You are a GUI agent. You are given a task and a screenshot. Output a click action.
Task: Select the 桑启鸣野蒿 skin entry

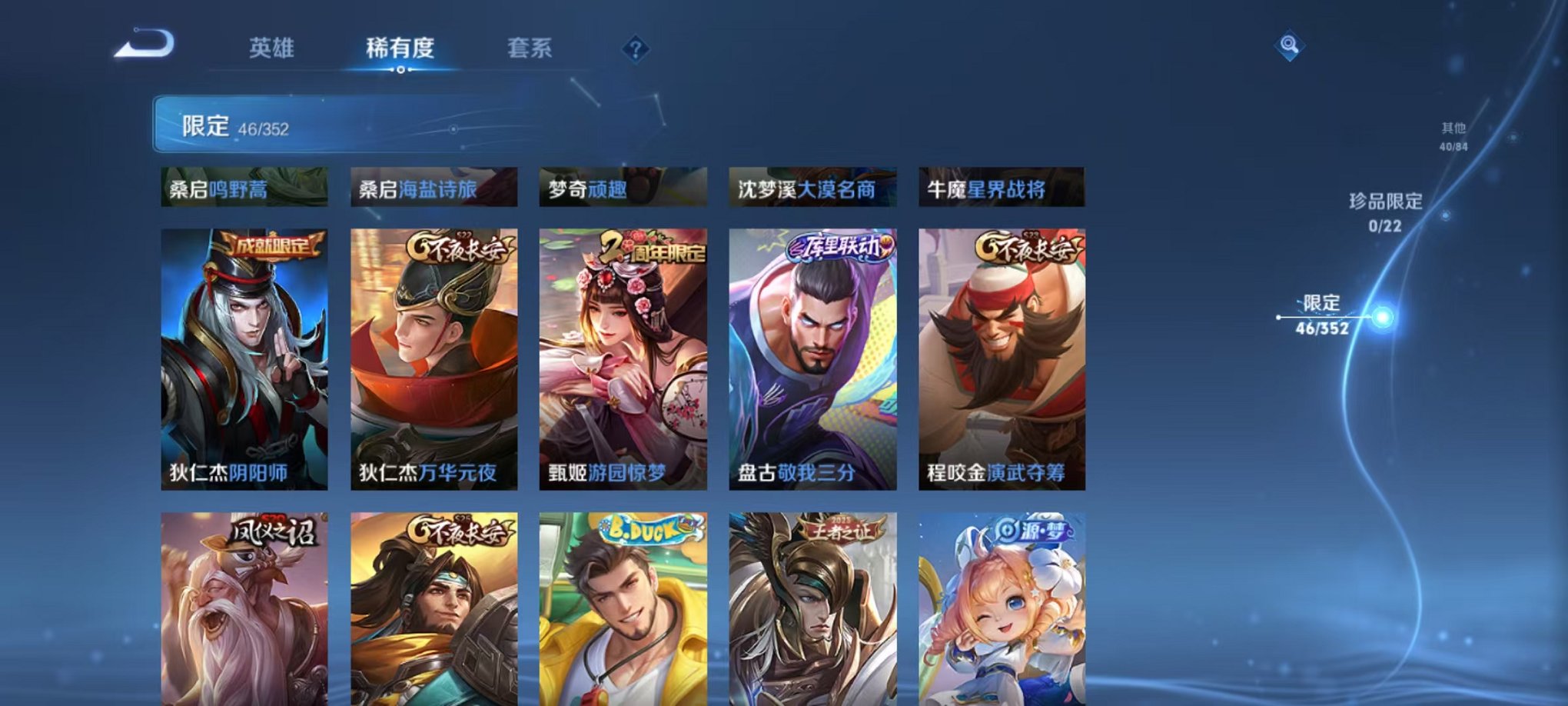point(246,188)
